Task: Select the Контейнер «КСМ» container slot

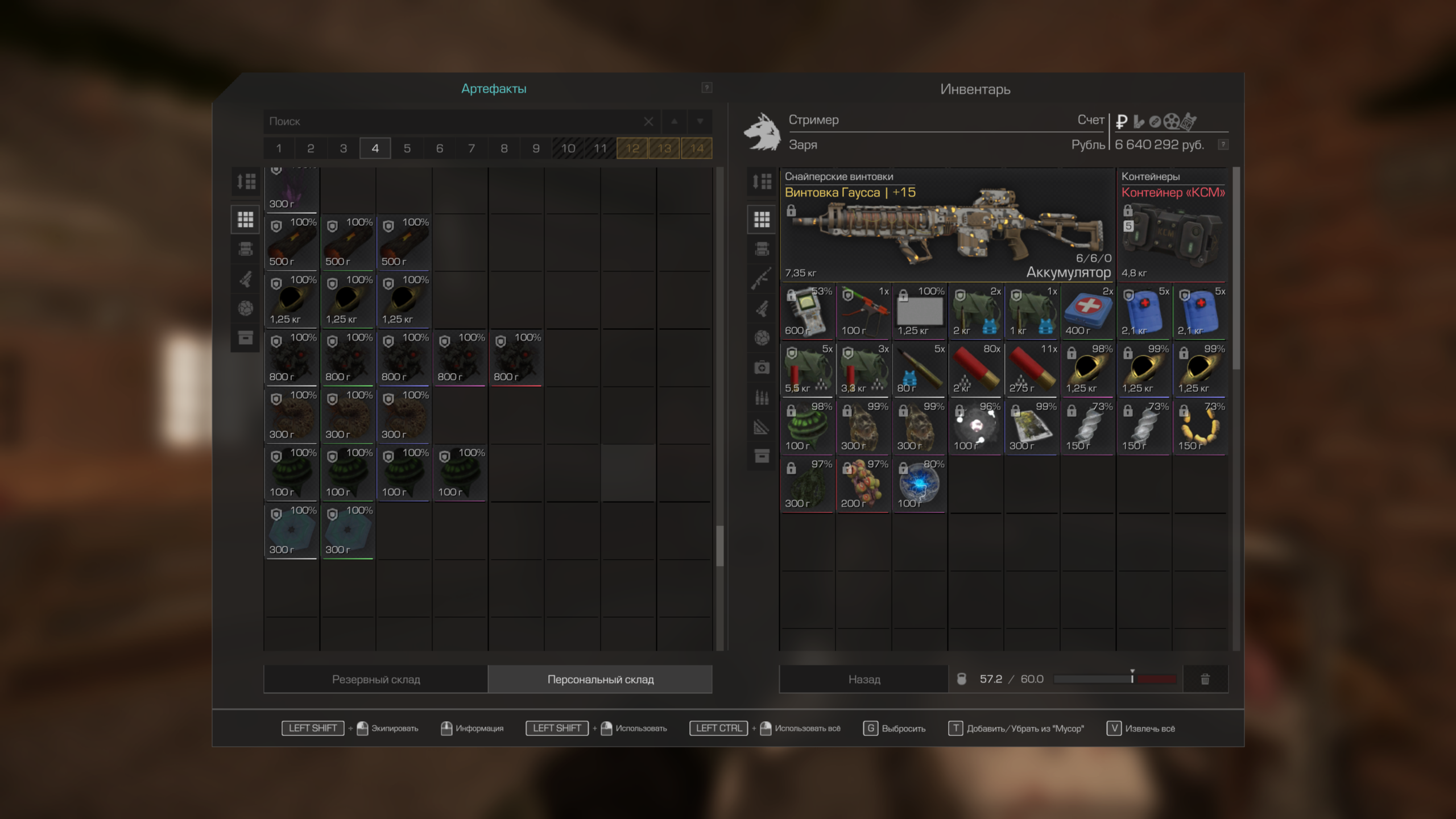Action: point(1172,226)
